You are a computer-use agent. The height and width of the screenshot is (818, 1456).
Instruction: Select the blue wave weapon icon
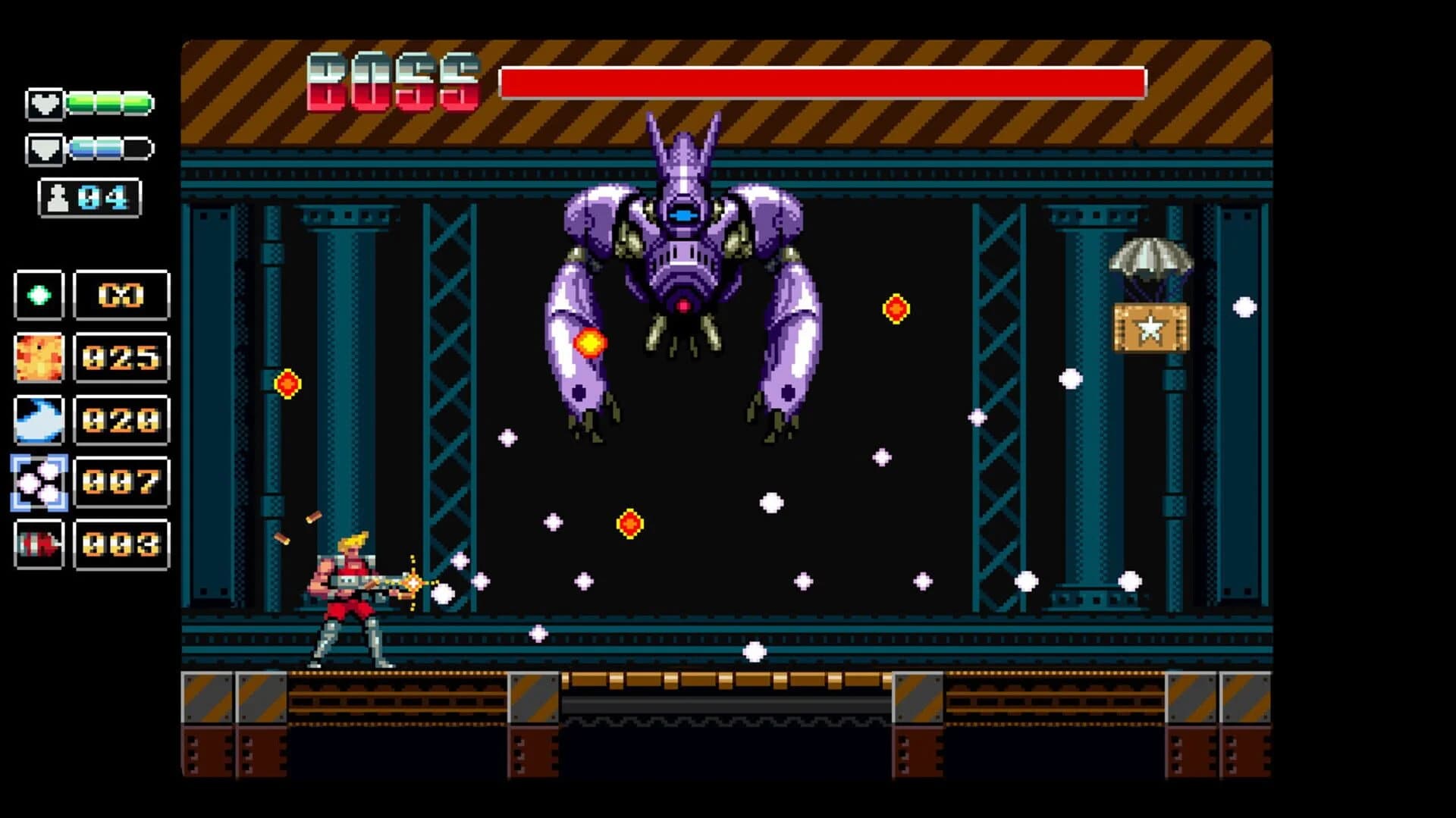coord(39,419)
